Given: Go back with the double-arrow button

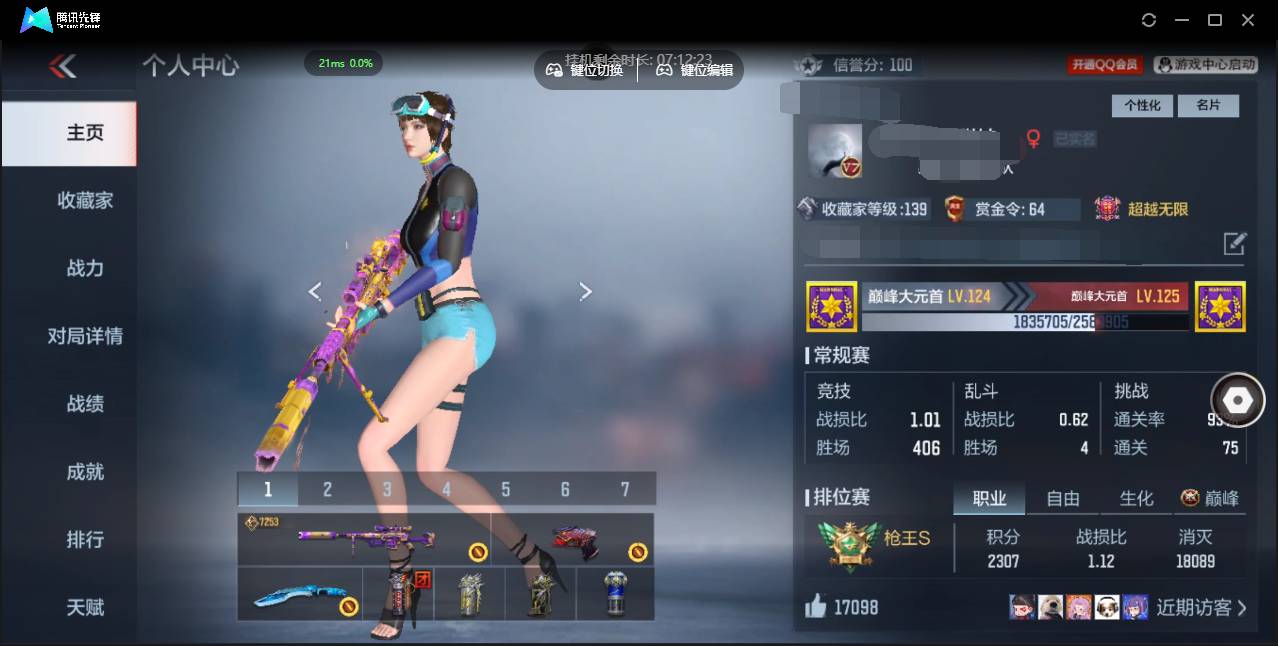Looking at the screenshot, I should click(62, 66).
